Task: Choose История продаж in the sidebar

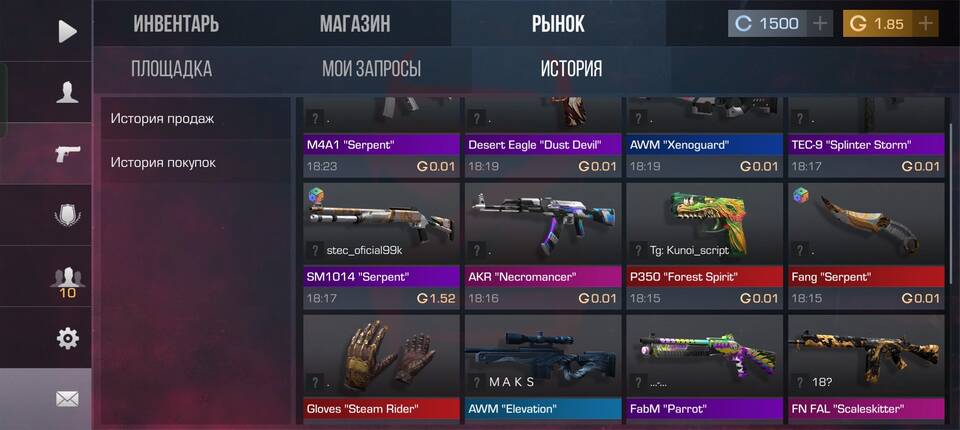Action: [163, 119]
